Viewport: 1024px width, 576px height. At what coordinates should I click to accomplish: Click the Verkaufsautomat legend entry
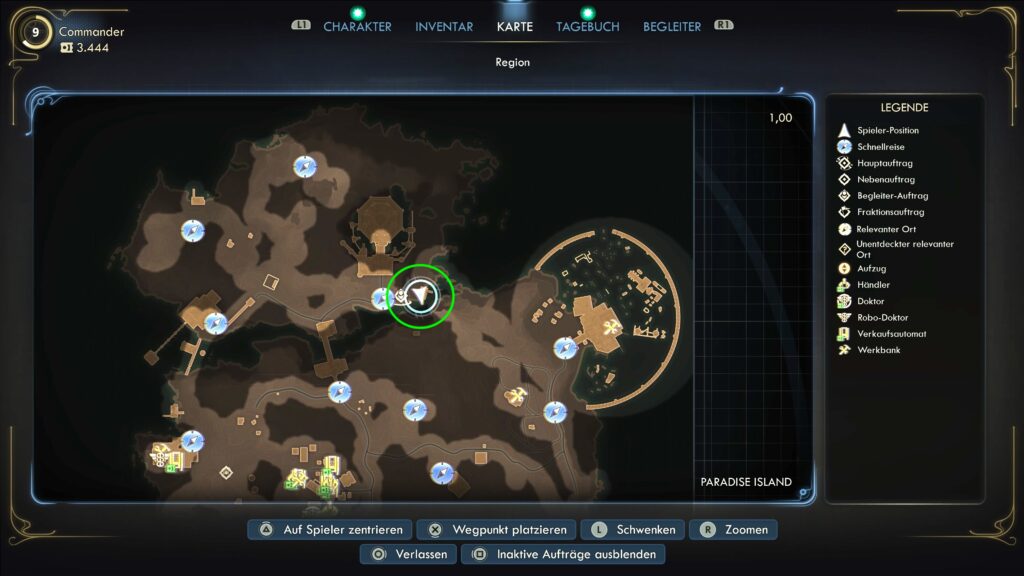click(x=891, y=334)
